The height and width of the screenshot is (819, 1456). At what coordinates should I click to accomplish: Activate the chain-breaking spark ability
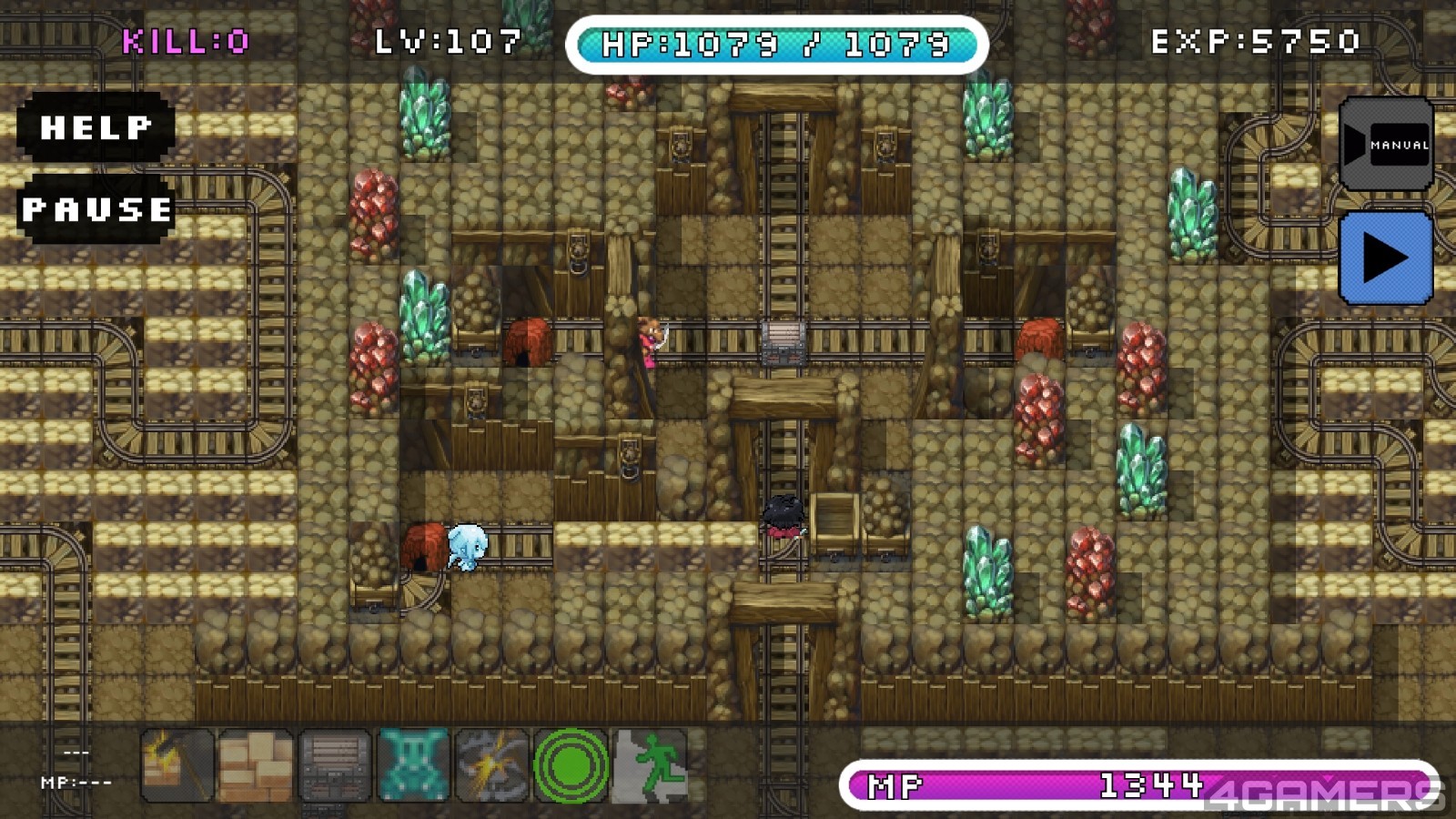[491, 766]
